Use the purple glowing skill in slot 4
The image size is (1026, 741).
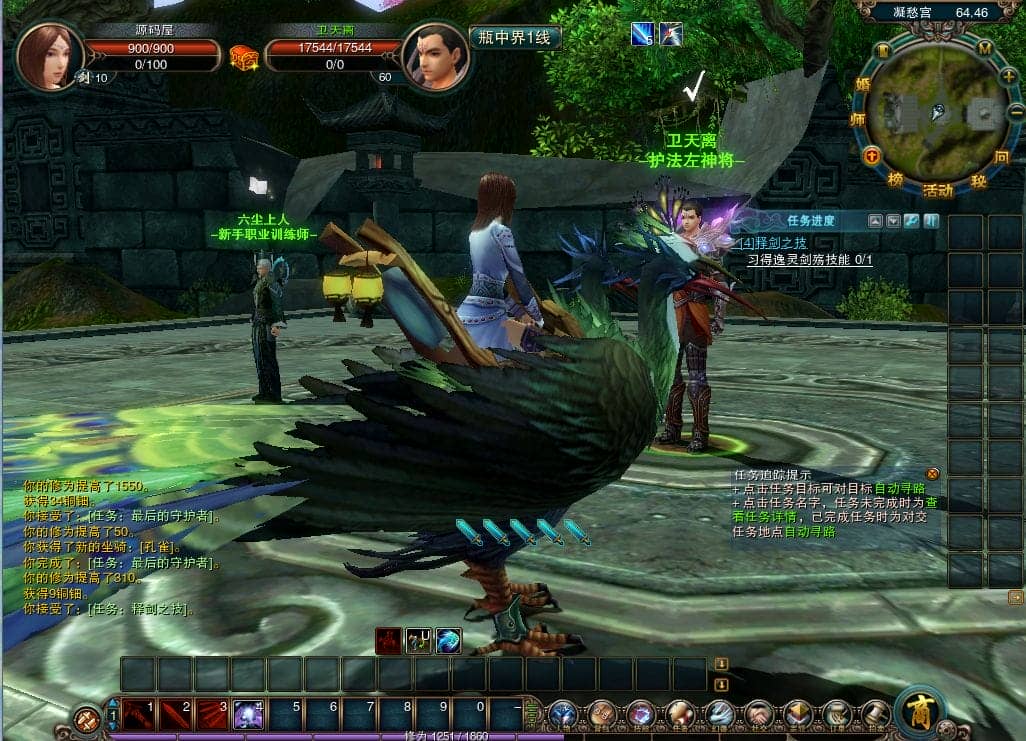tap(248, 714)
